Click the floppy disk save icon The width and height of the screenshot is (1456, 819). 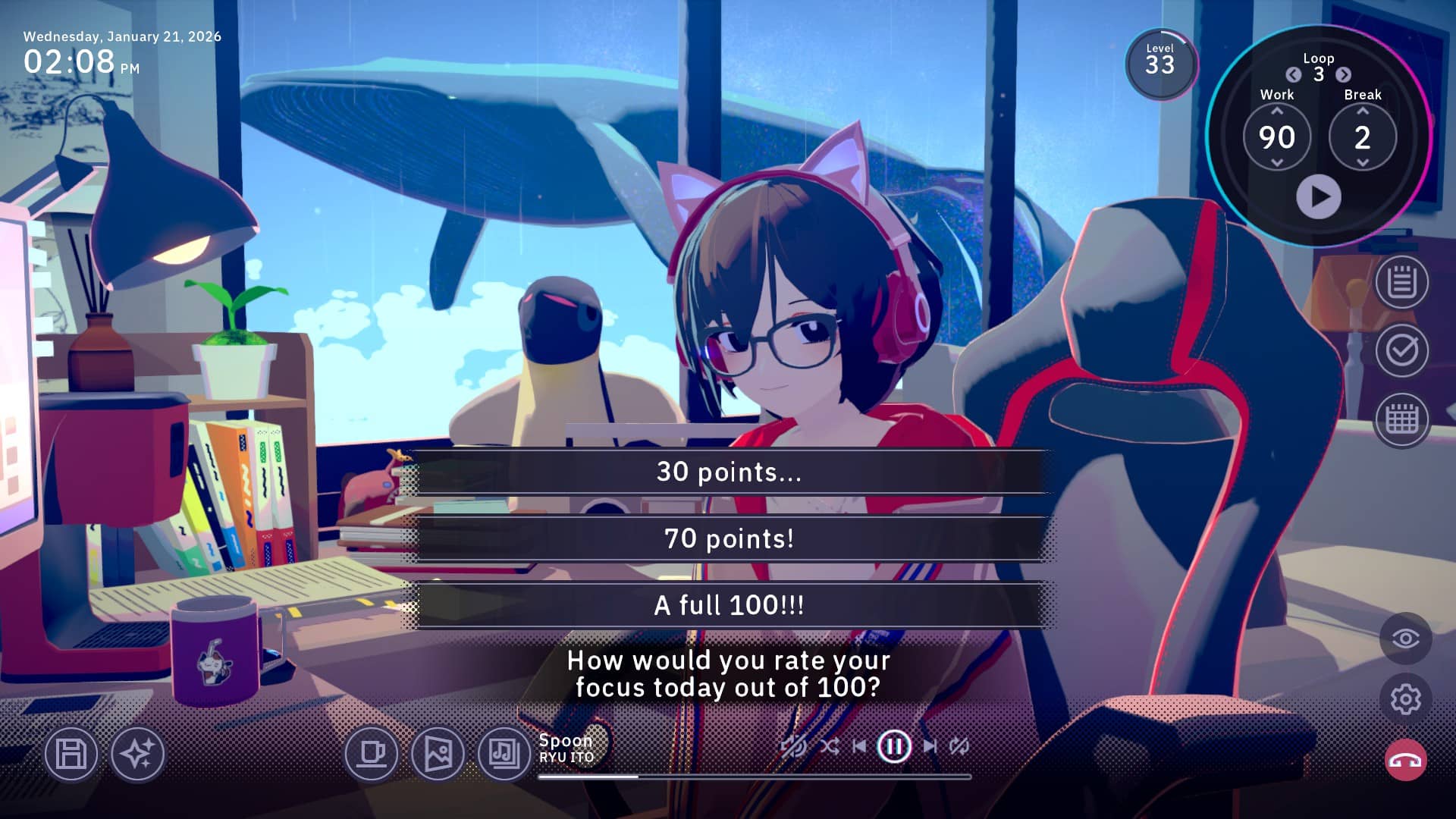pyautogui.click(x=71, y=754)
